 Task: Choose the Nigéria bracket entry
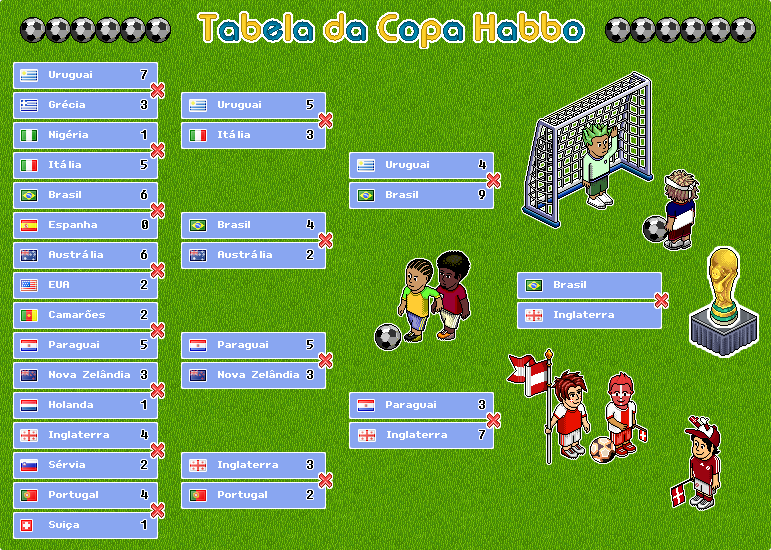click(x=85, y=135)
